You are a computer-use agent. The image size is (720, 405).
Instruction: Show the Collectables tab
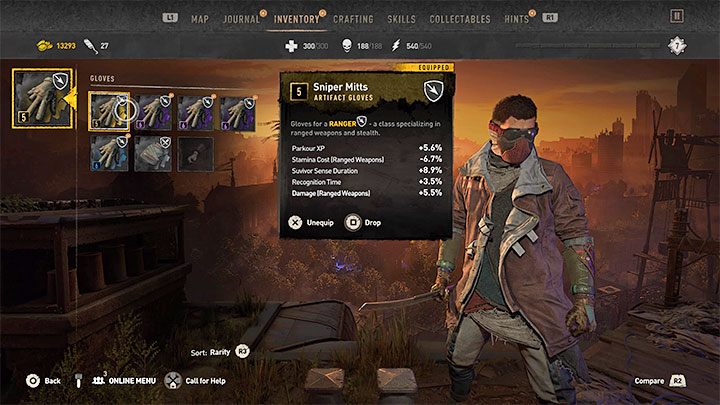pos(460,18)
